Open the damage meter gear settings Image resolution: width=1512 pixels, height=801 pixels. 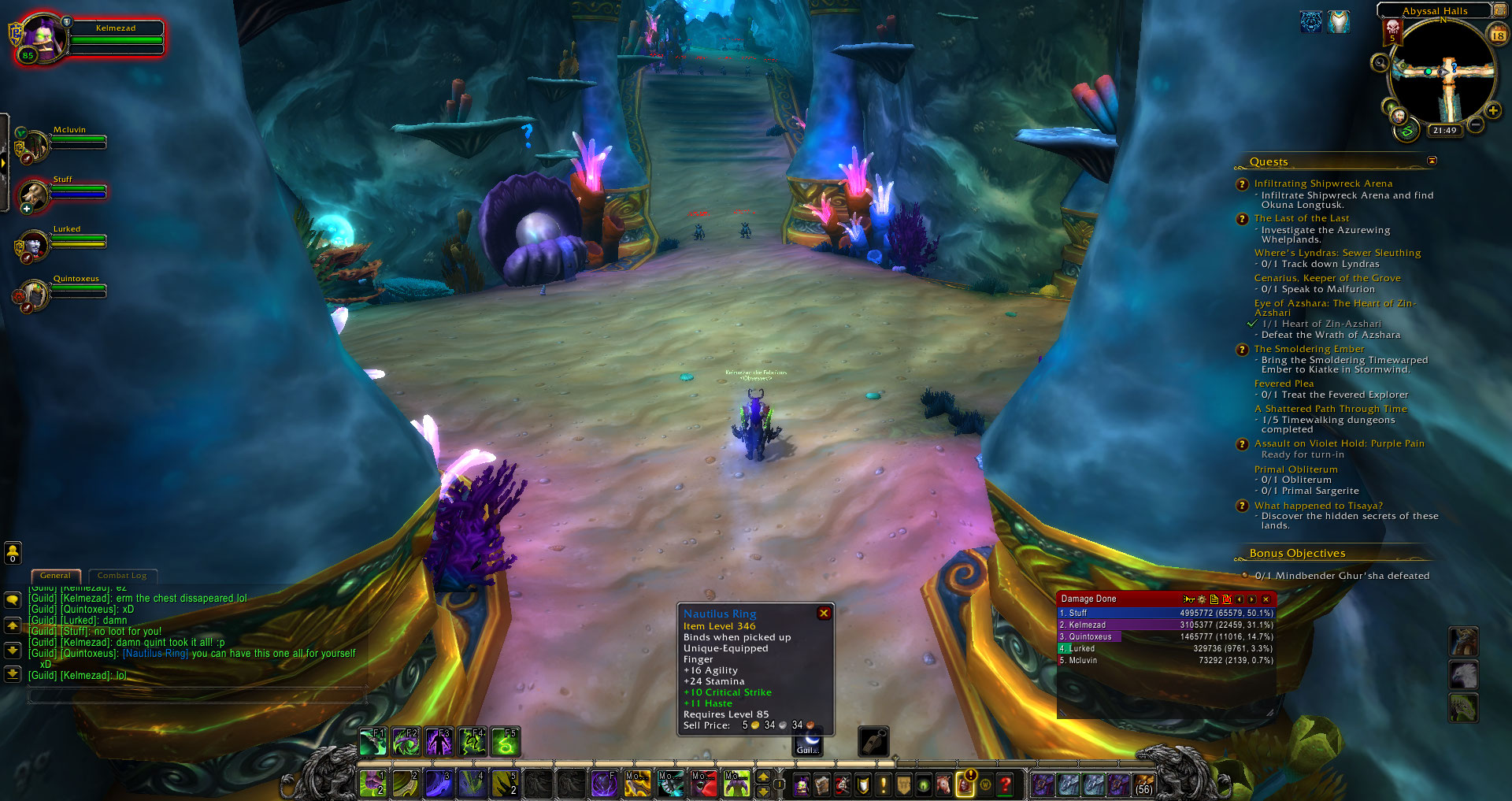[1202, 599]
